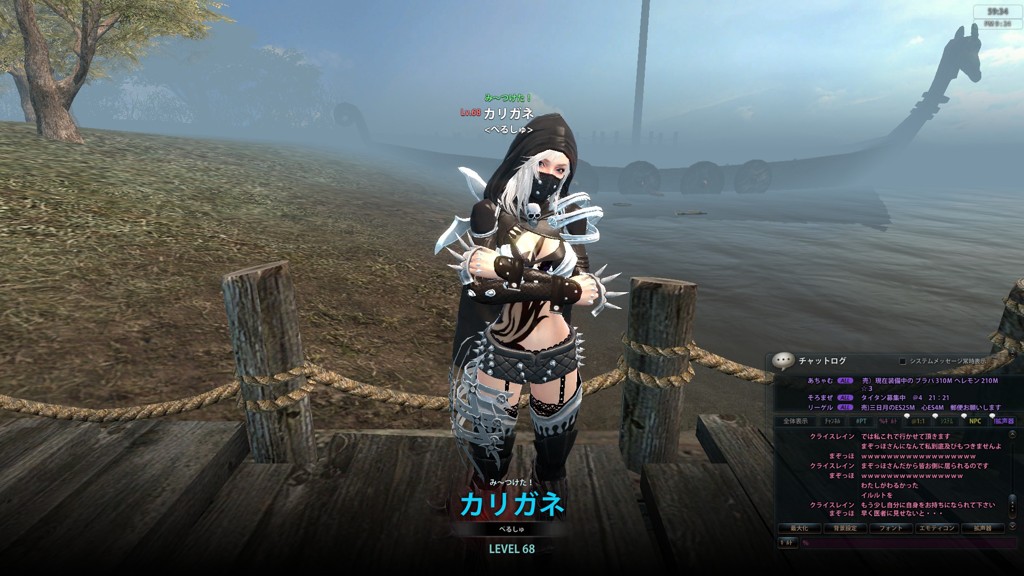The image size is (1024, 576).
Task: Click the chat text input field
Action: click(x=905, y=543)
